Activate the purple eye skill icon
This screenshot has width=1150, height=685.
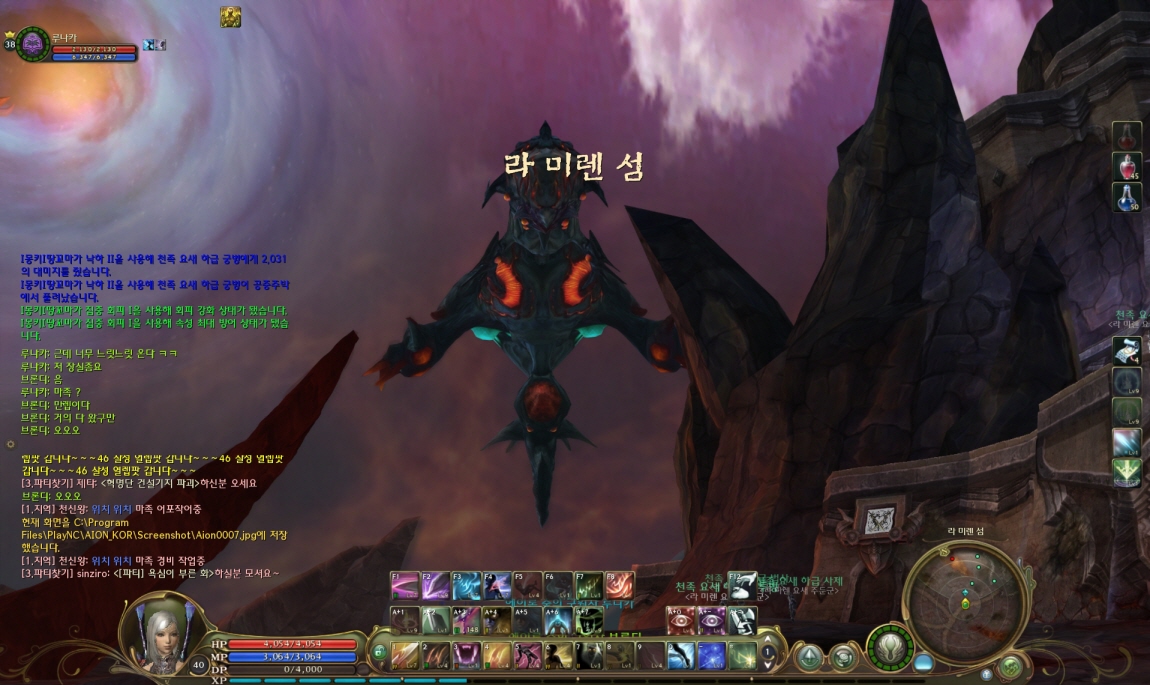(711, 620)
